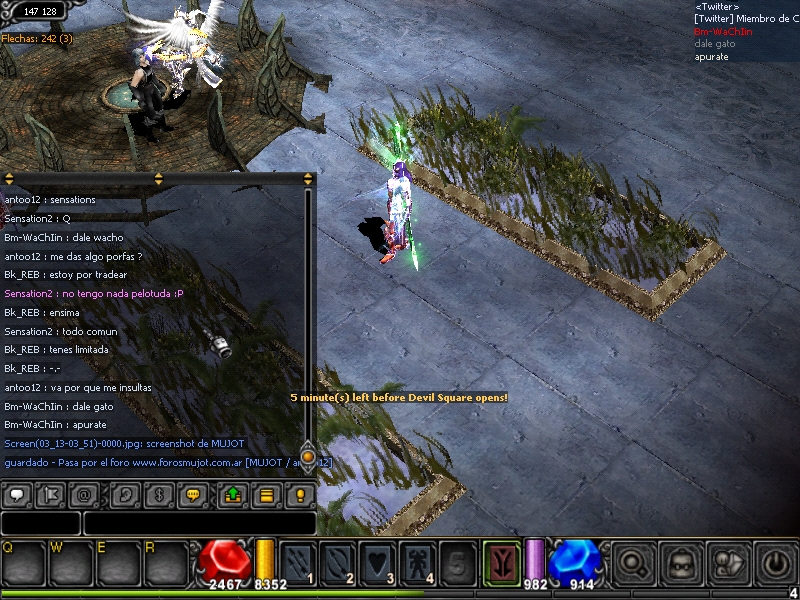Toggle the flag chat button
Viewport: 800px width, 600px height.
coord(50,494)
